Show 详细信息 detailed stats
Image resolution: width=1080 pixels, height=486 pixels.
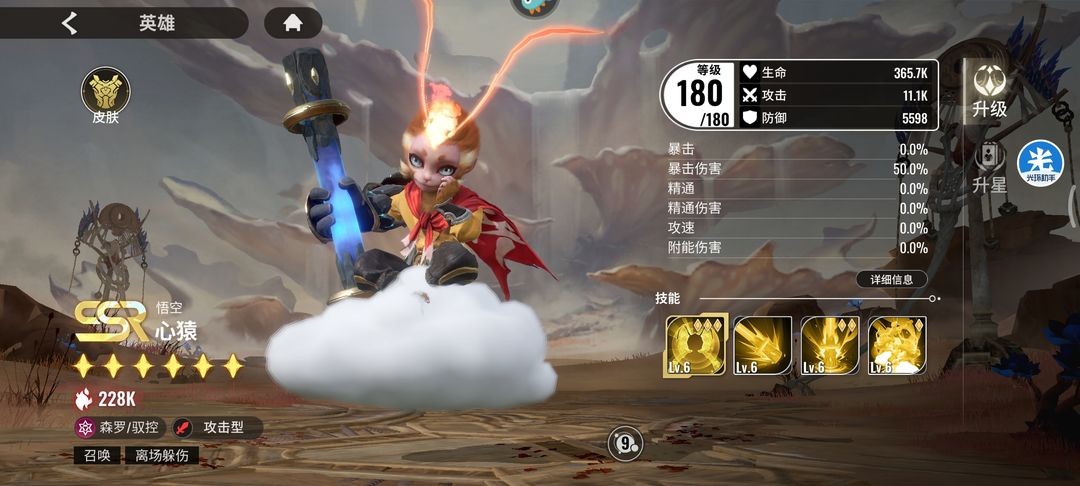click(891, 280)
